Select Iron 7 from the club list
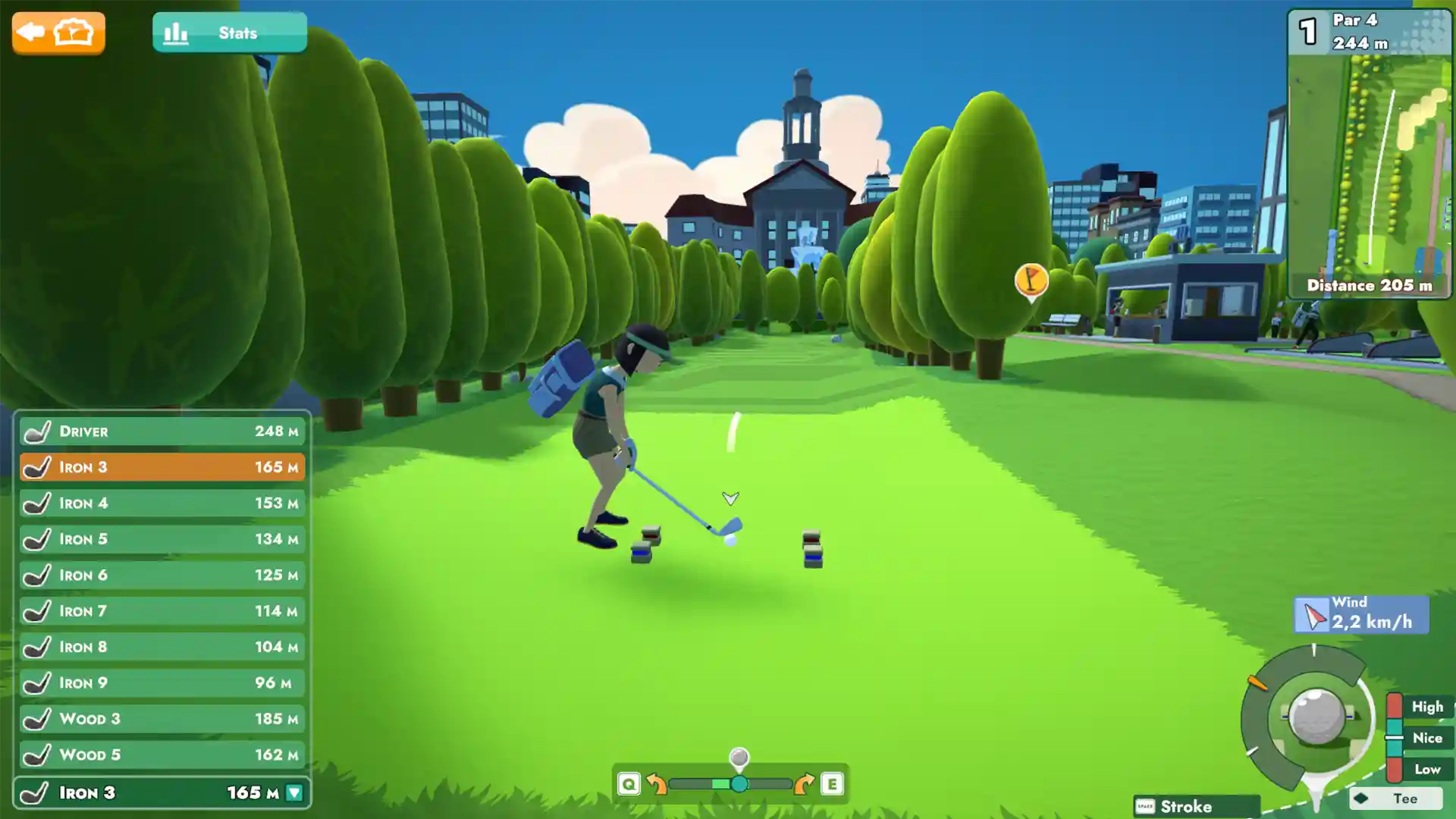Screen dimensions: 1456x819 point(162,610)
